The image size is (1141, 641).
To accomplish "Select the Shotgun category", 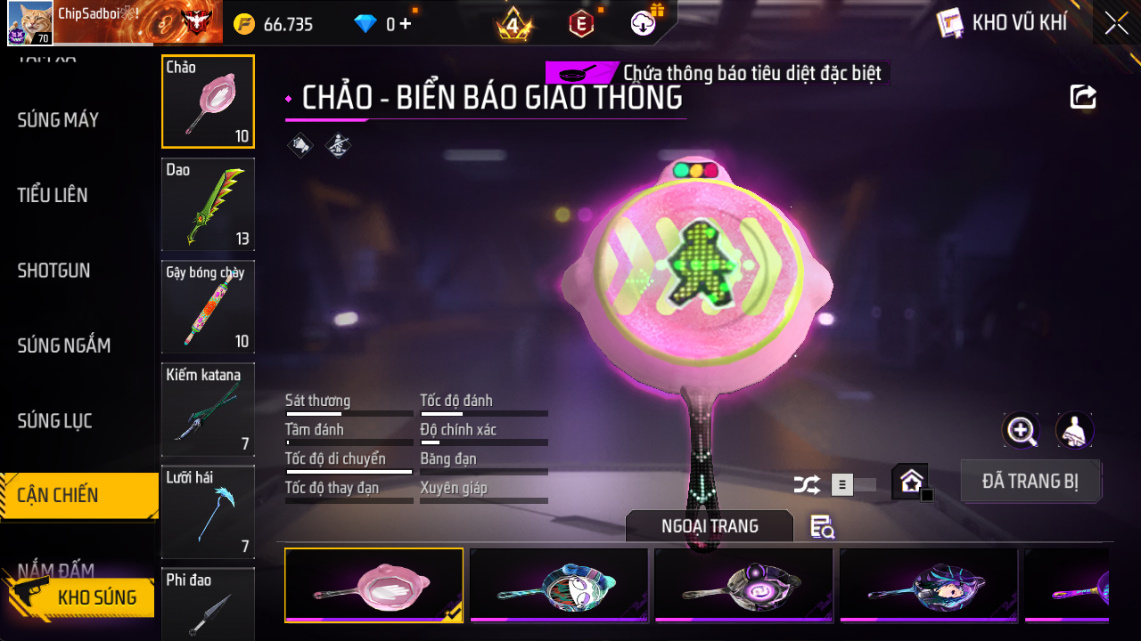I will tap(54, 270).
